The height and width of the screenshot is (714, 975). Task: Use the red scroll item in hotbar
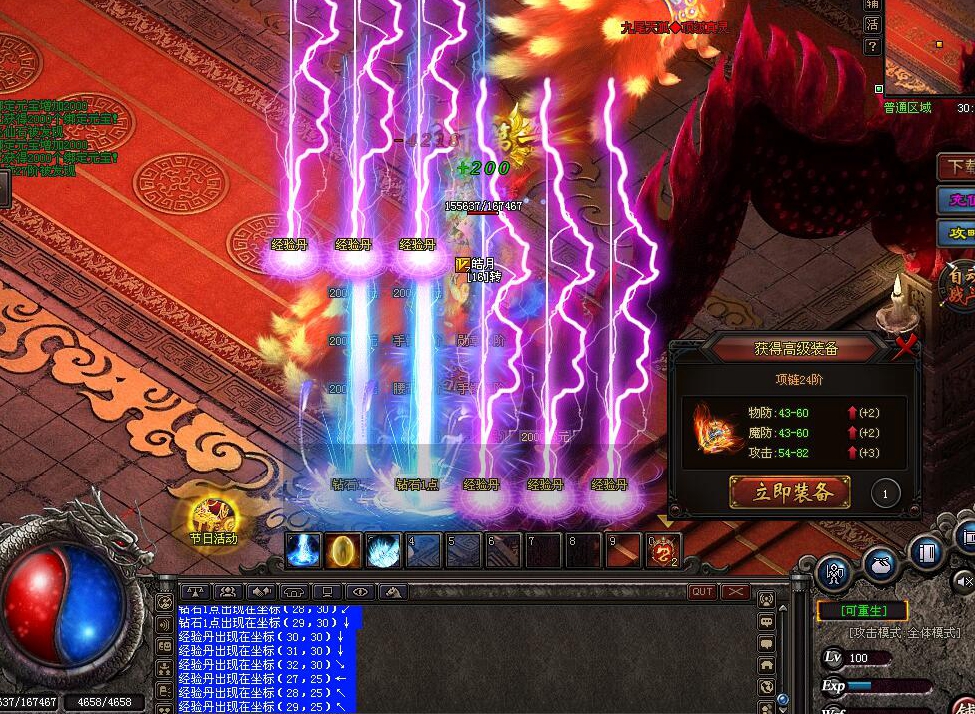662,550
